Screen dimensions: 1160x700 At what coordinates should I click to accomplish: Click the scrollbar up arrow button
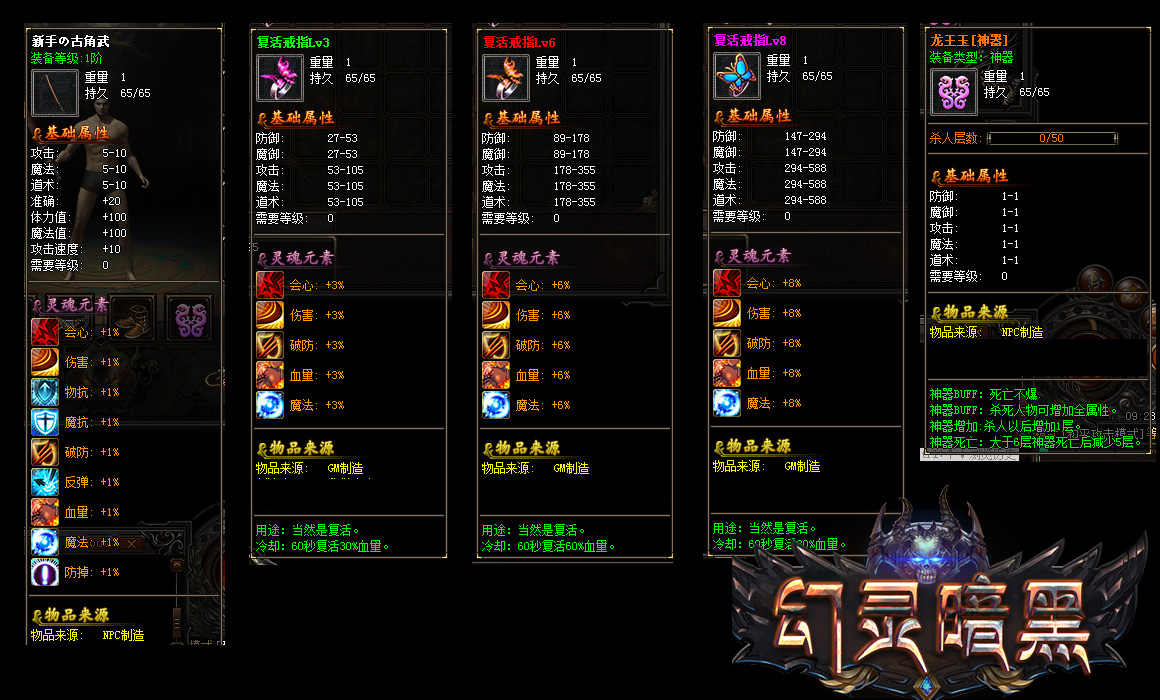[176, 565]
